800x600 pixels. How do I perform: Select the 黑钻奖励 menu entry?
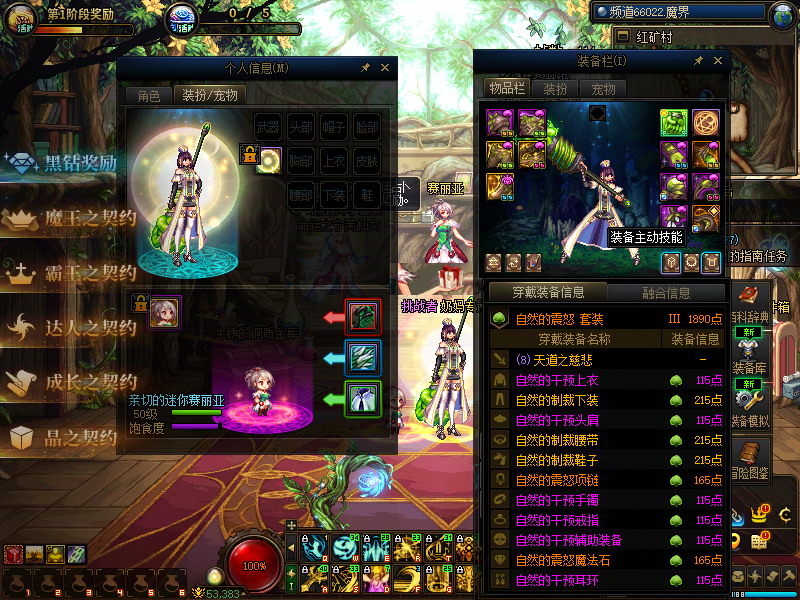point(80,163)
